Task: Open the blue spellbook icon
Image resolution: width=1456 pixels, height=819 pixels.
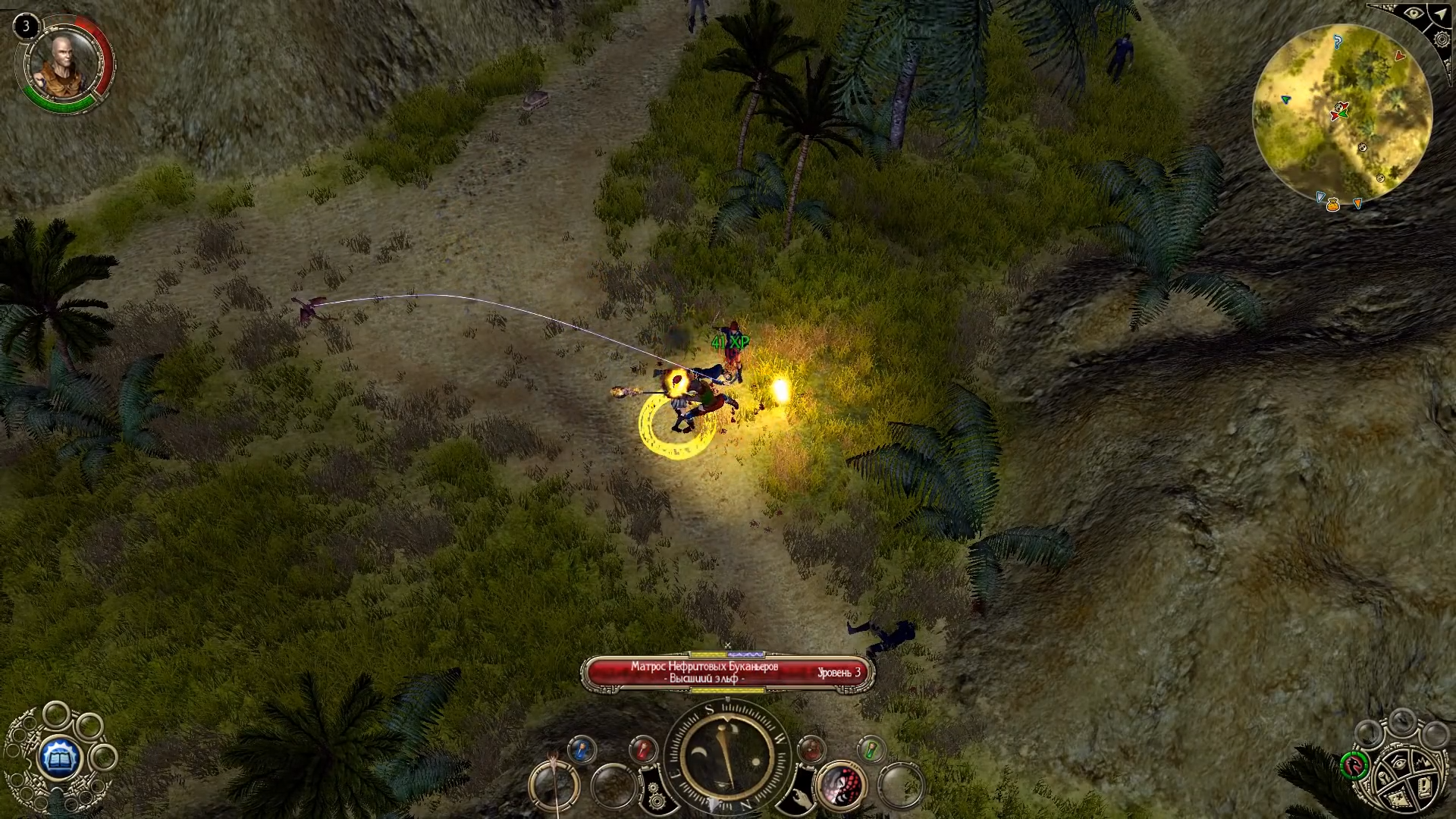Action: pyautogui.click(x=59, y=756)
